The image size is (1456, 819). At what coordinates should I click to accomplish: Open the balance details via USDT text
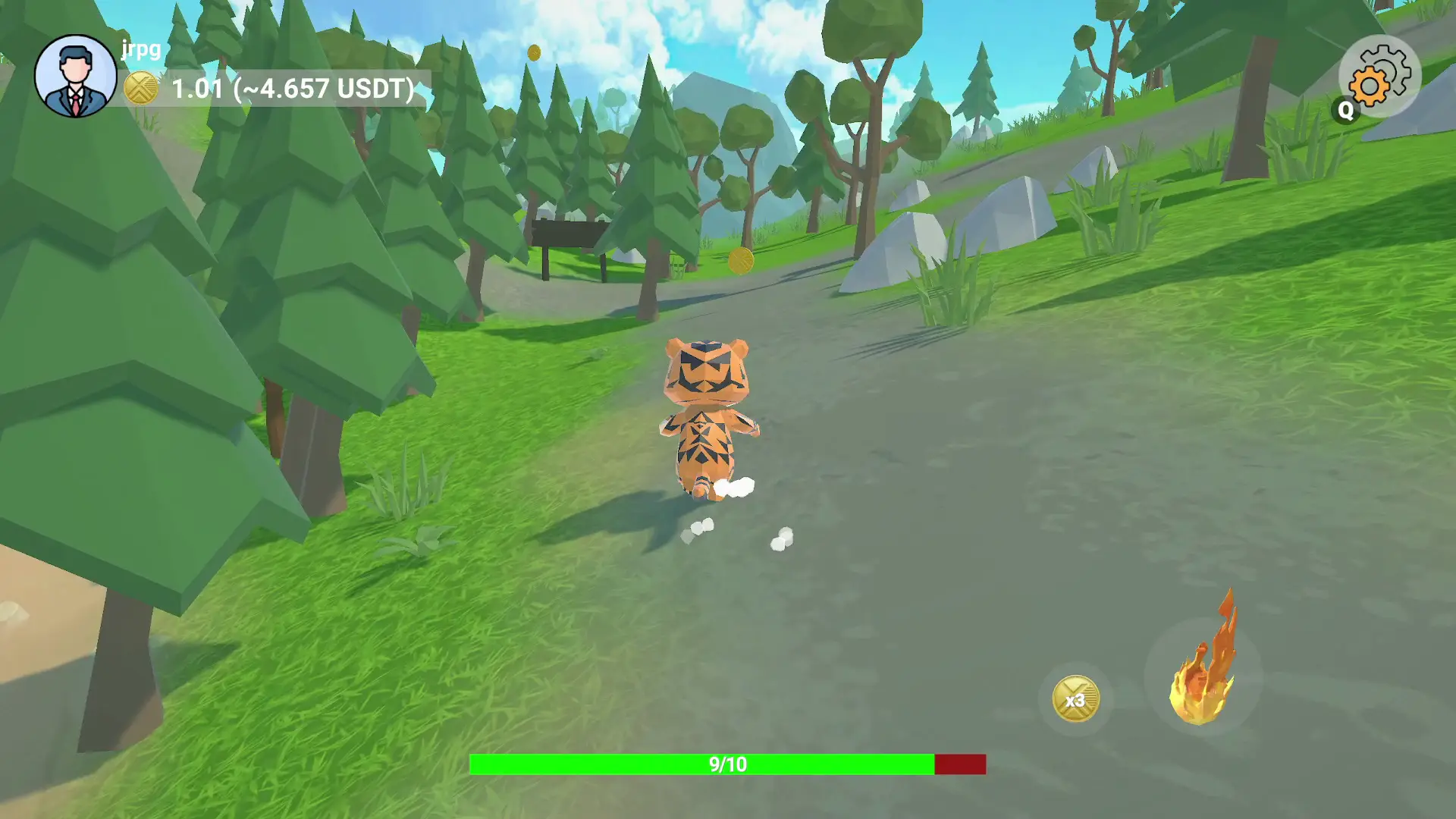coord(326,89)
